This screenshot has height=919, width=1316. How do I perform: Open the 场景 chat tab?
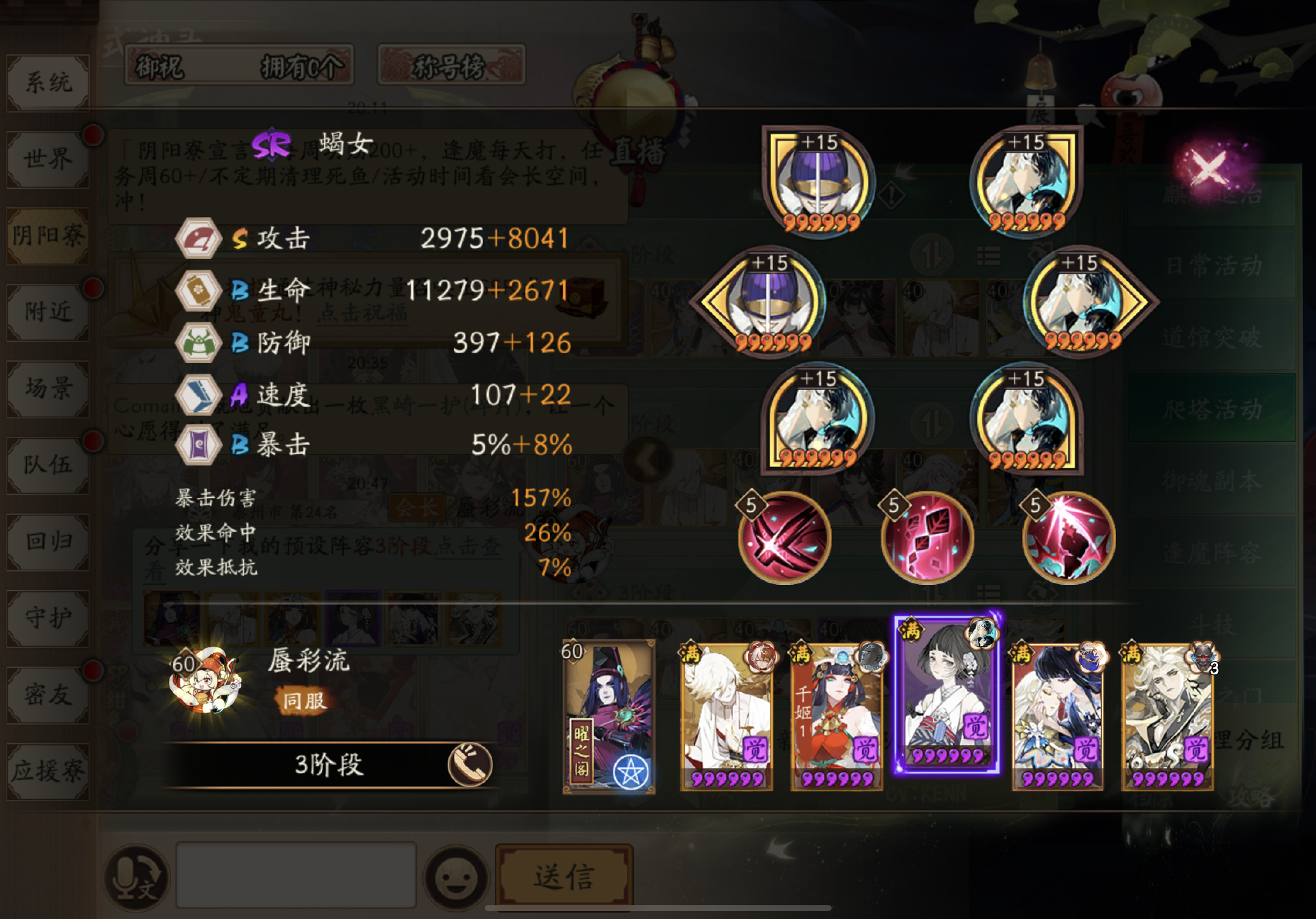pos(48,388)
